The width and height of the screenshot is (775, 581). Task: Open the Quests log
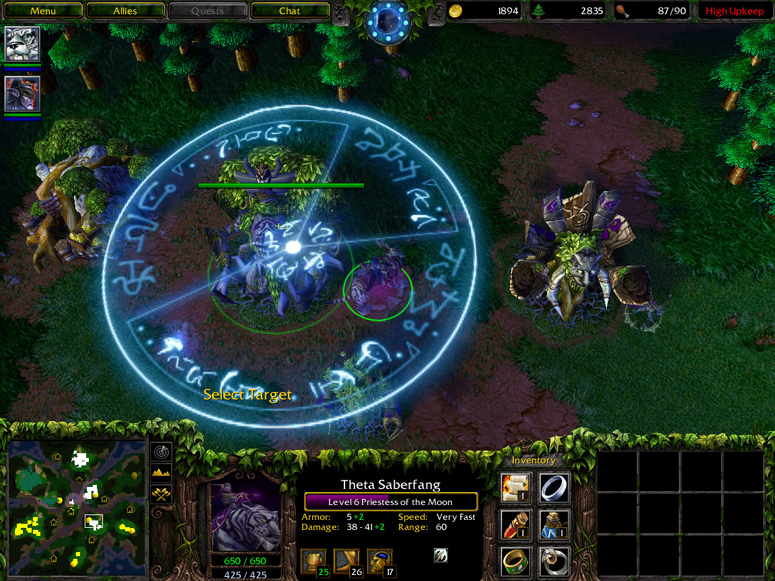click(207, 11)
